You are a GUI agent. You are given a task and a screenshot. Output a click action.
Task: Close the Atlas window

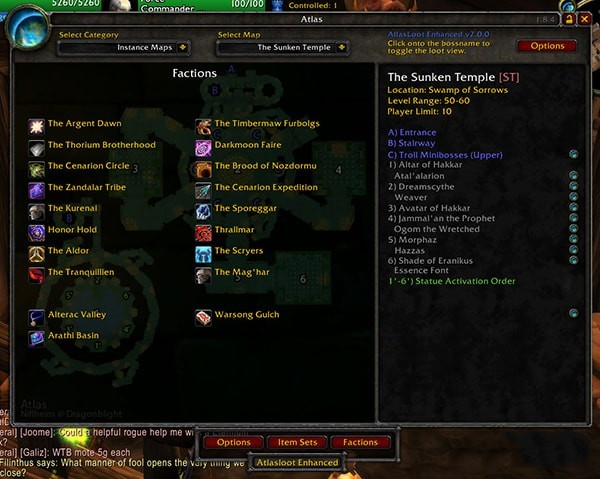click(x=584, y=18)
